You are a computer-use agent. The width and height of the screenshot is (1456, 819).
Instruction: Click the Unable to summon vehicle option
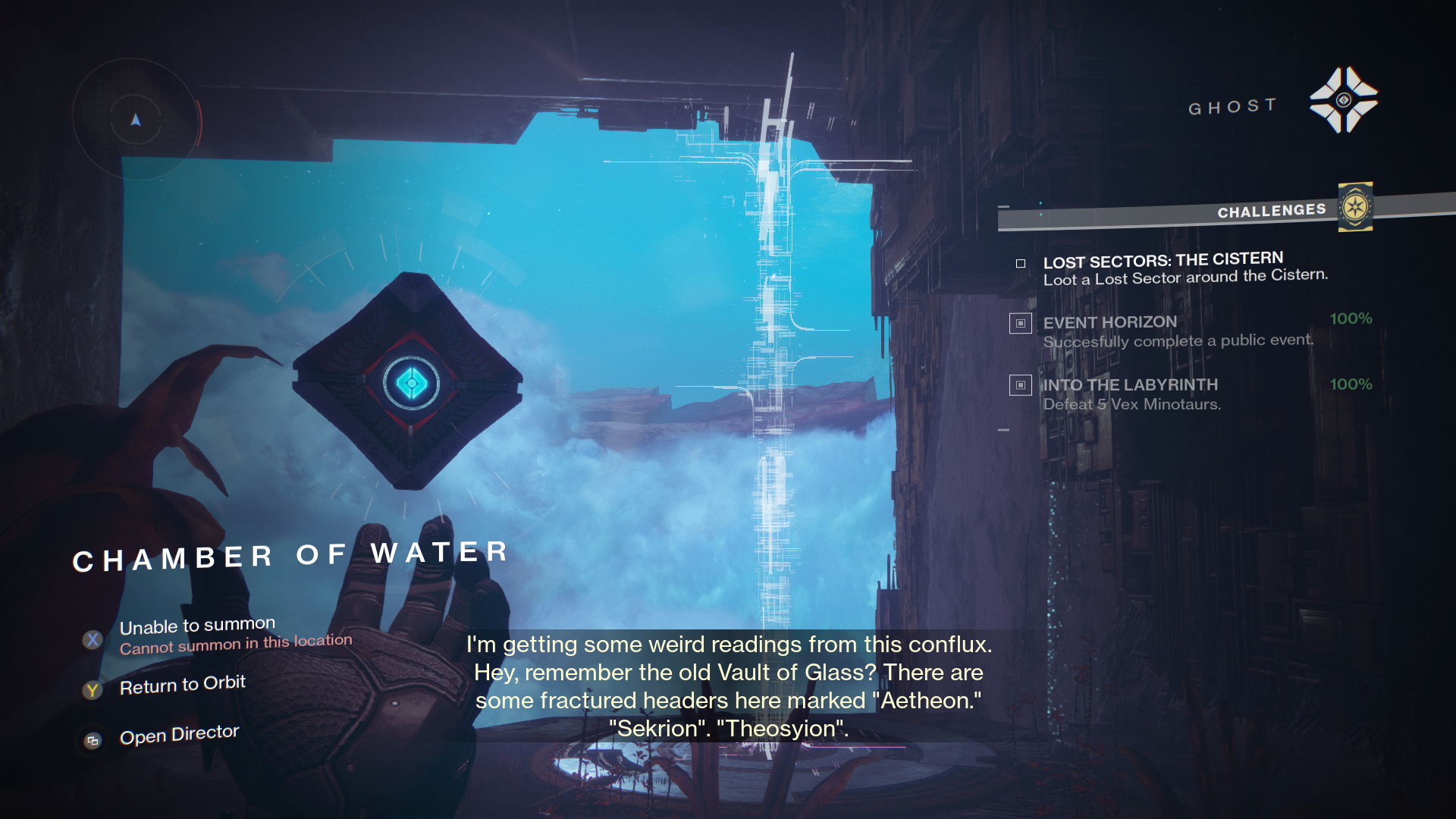(x=197, y=627)
